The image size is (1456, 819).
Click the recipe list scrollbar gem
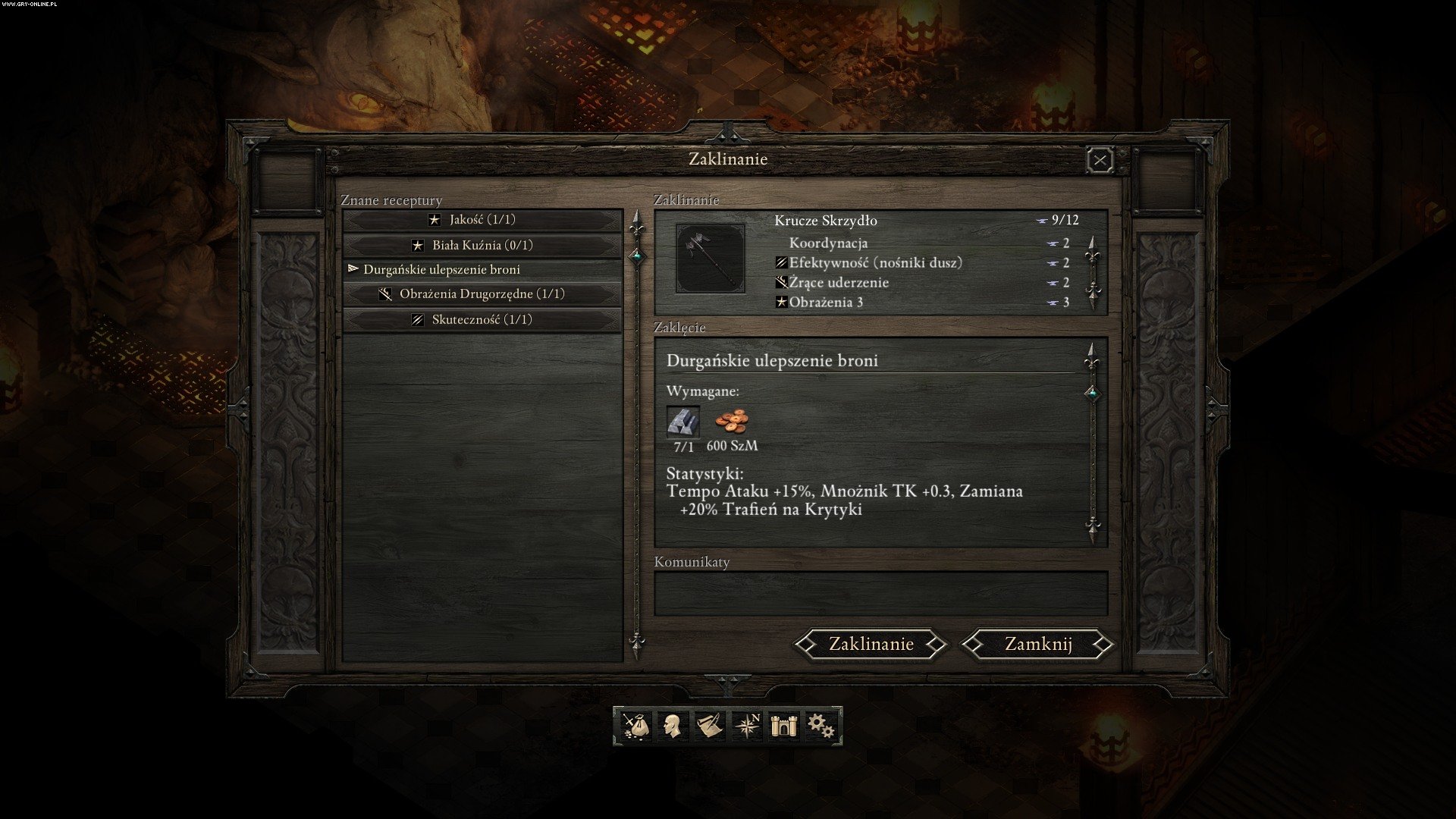[637, 256]
